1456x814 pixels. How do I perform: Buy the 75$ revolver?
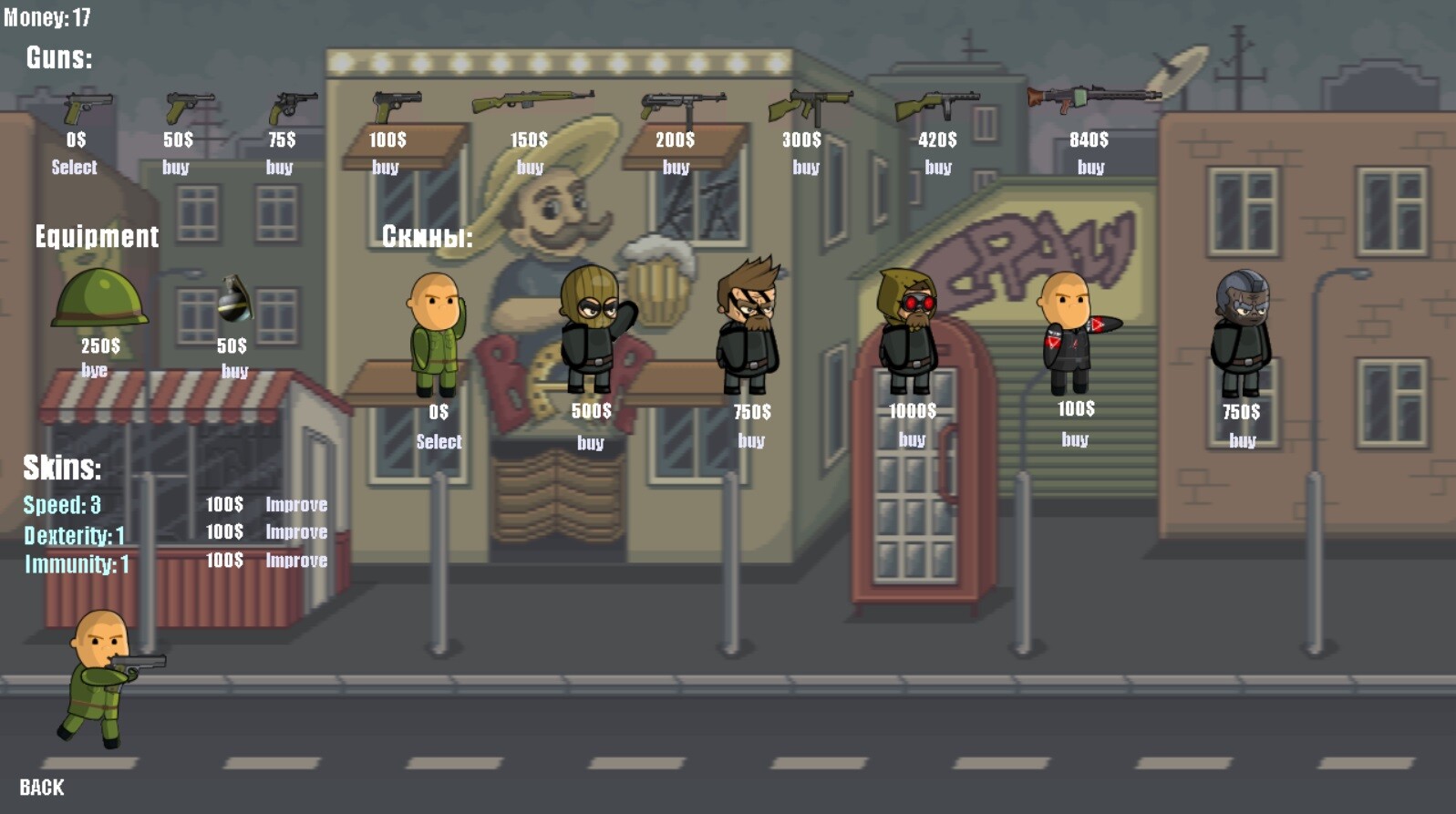pos(280,167)
